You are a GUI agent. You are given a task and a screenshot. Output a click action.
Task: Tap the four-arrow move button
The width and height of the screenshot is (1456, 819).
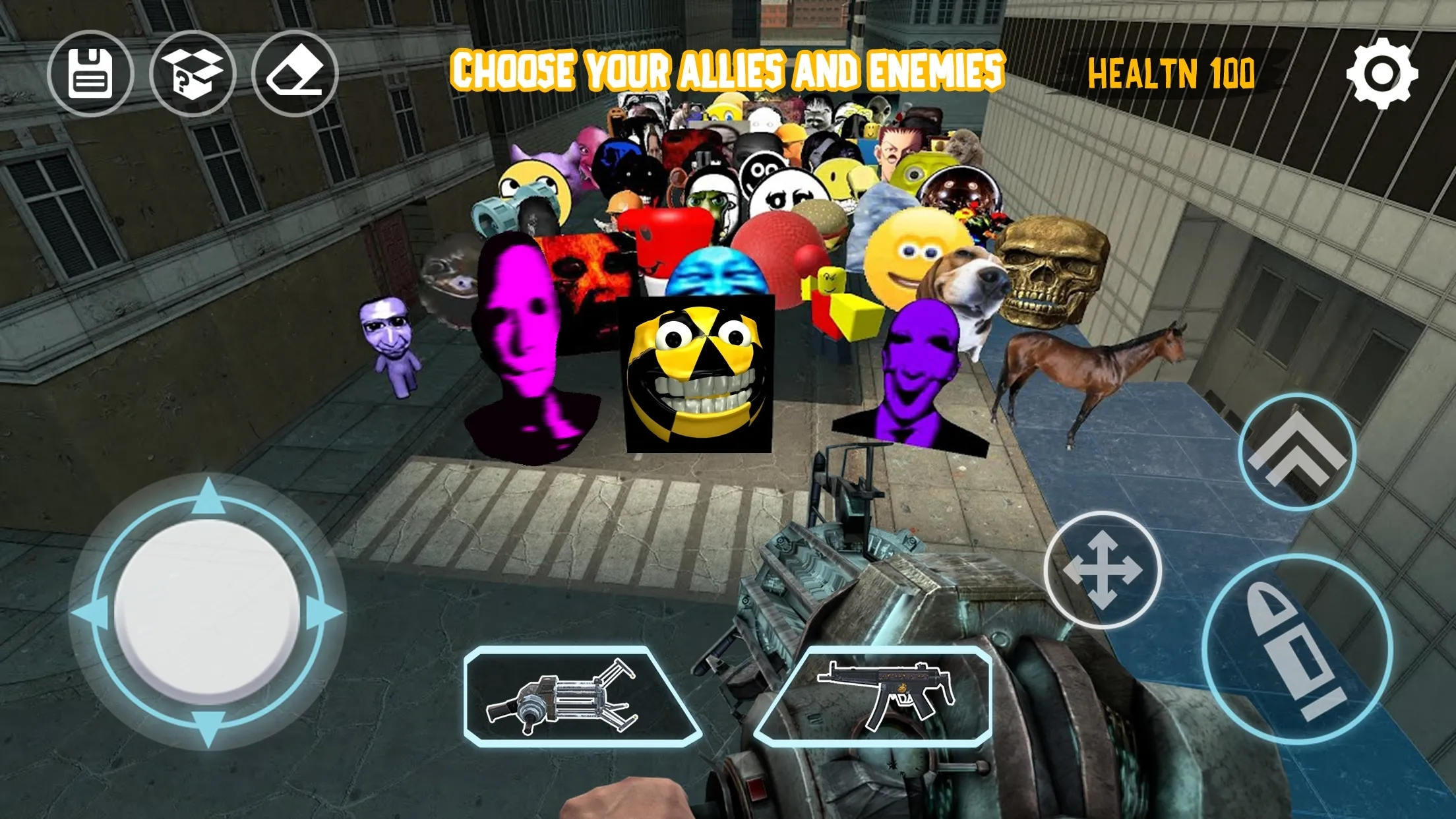tap(1102, 569)
